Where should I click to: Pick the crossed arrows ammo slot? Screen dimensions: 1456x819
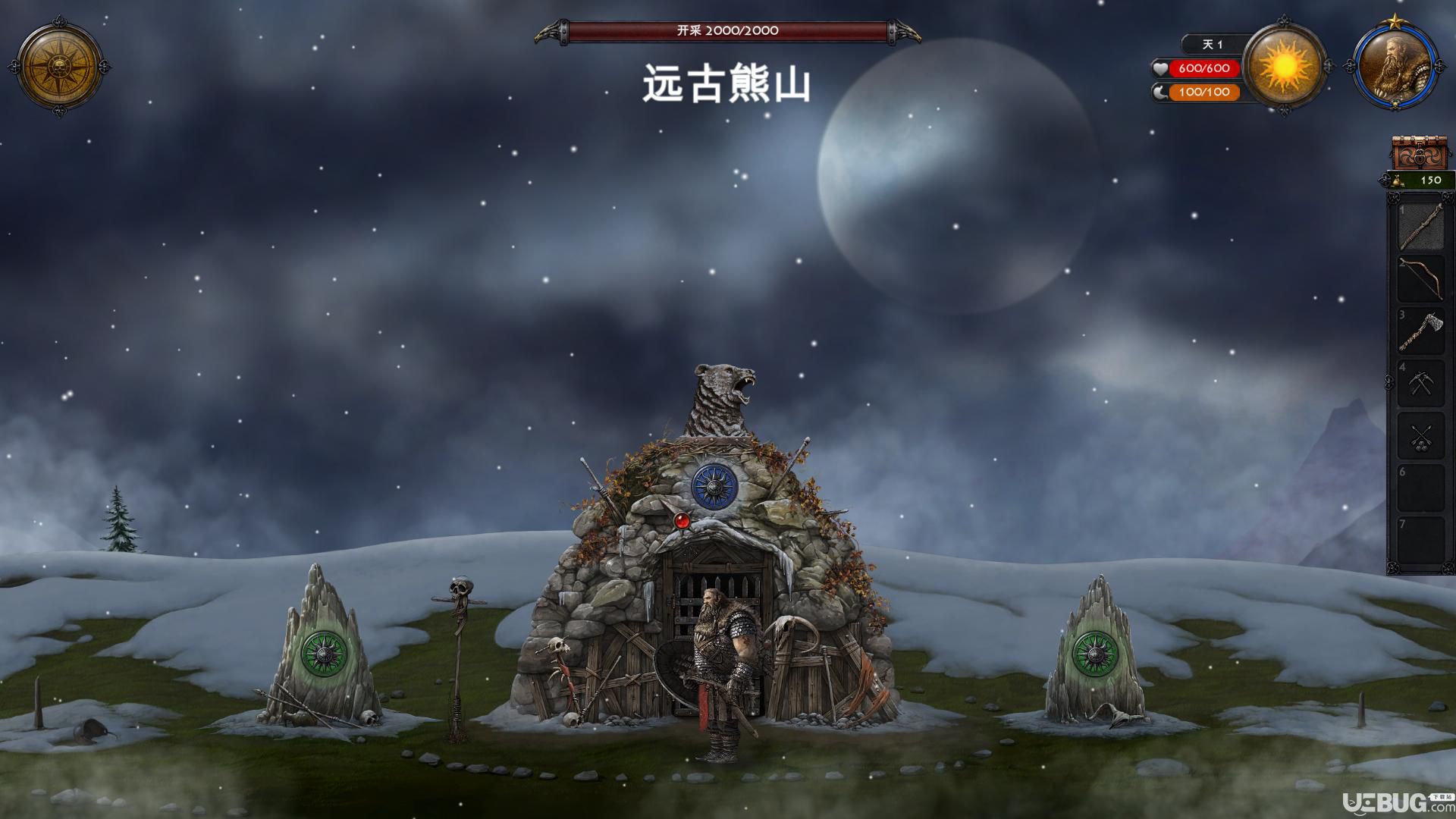1420,436
